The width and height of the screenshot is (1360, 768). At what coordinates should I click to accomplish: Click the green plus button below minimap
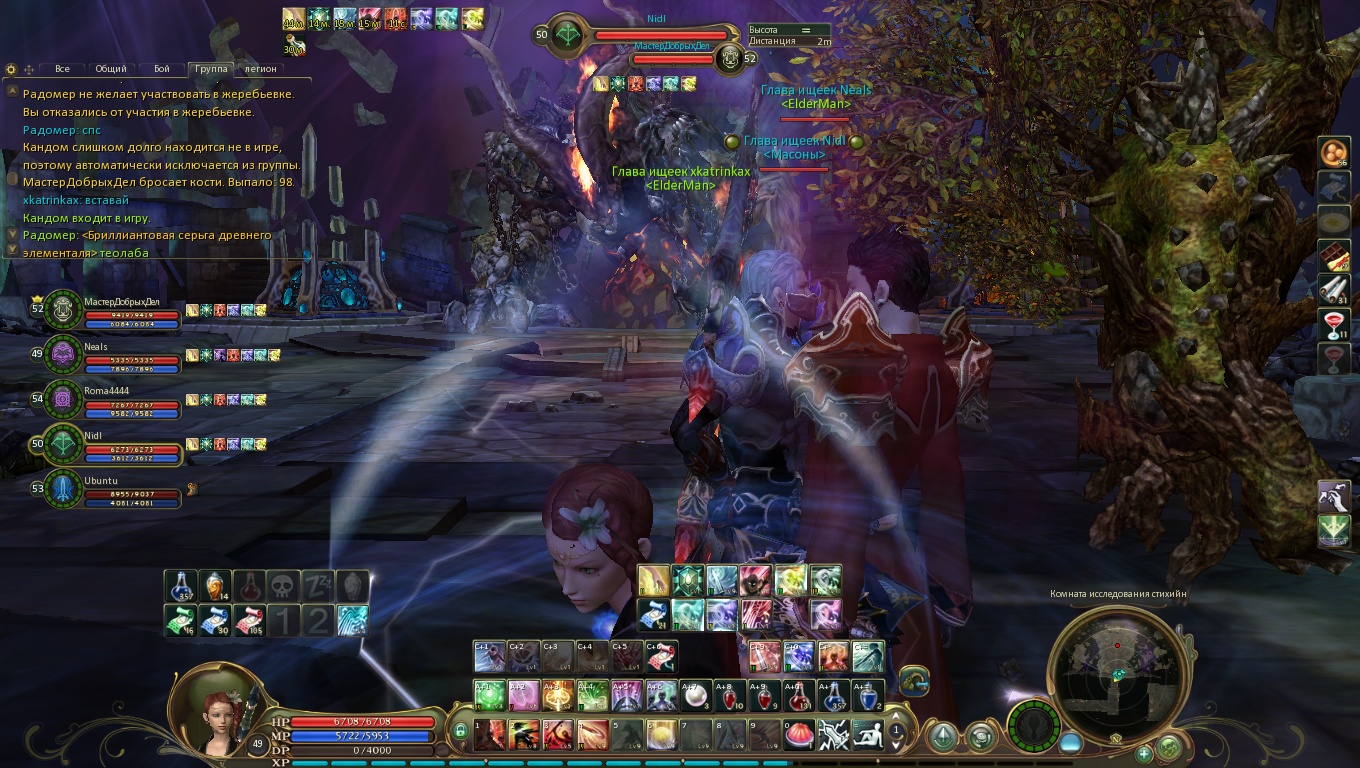click(x=1144, y=754)
